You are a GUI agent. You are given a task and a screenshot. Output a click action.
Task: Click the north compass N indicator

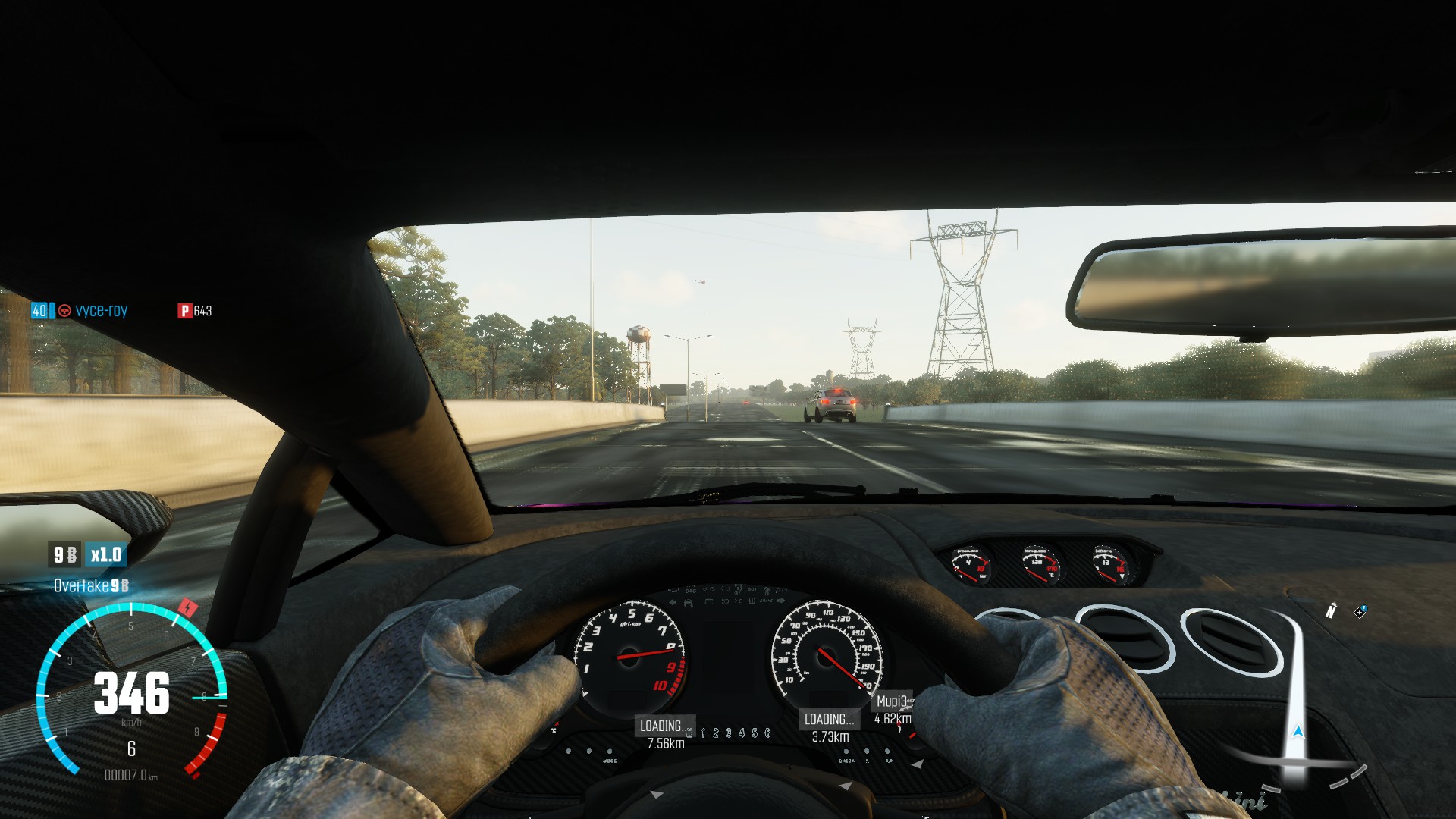[x=1331, y=610]
